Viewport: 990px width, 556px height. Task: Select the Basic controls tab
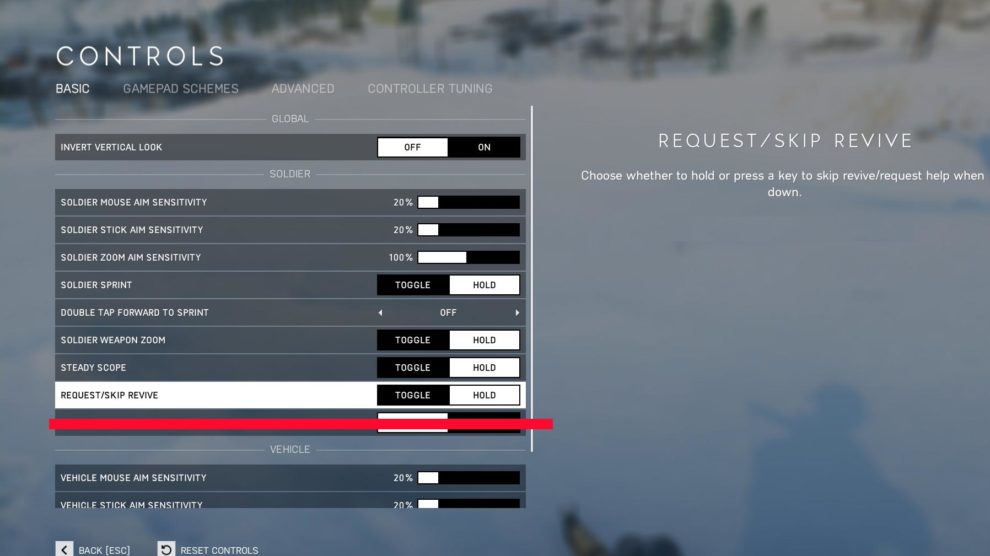(72, 89)
